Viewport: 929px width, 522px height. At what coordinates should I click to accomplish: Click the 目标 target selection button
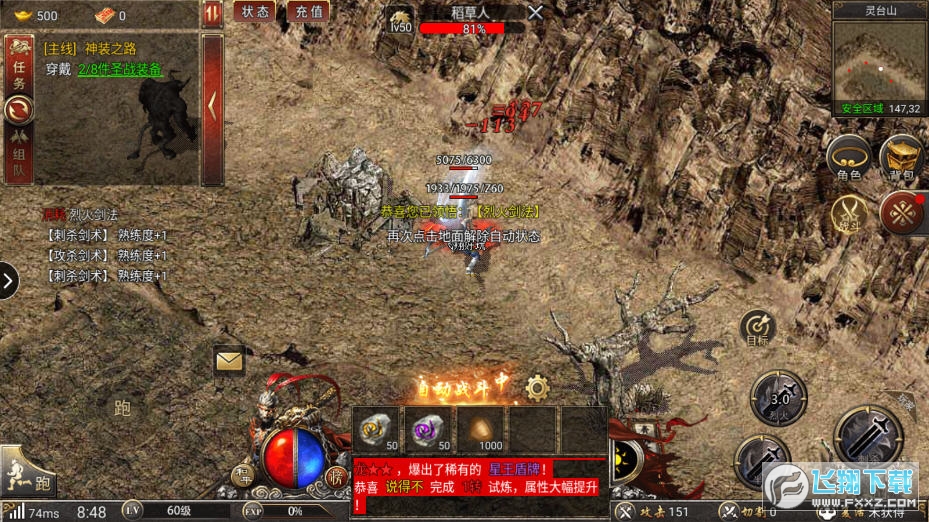(x=757, y=328)
